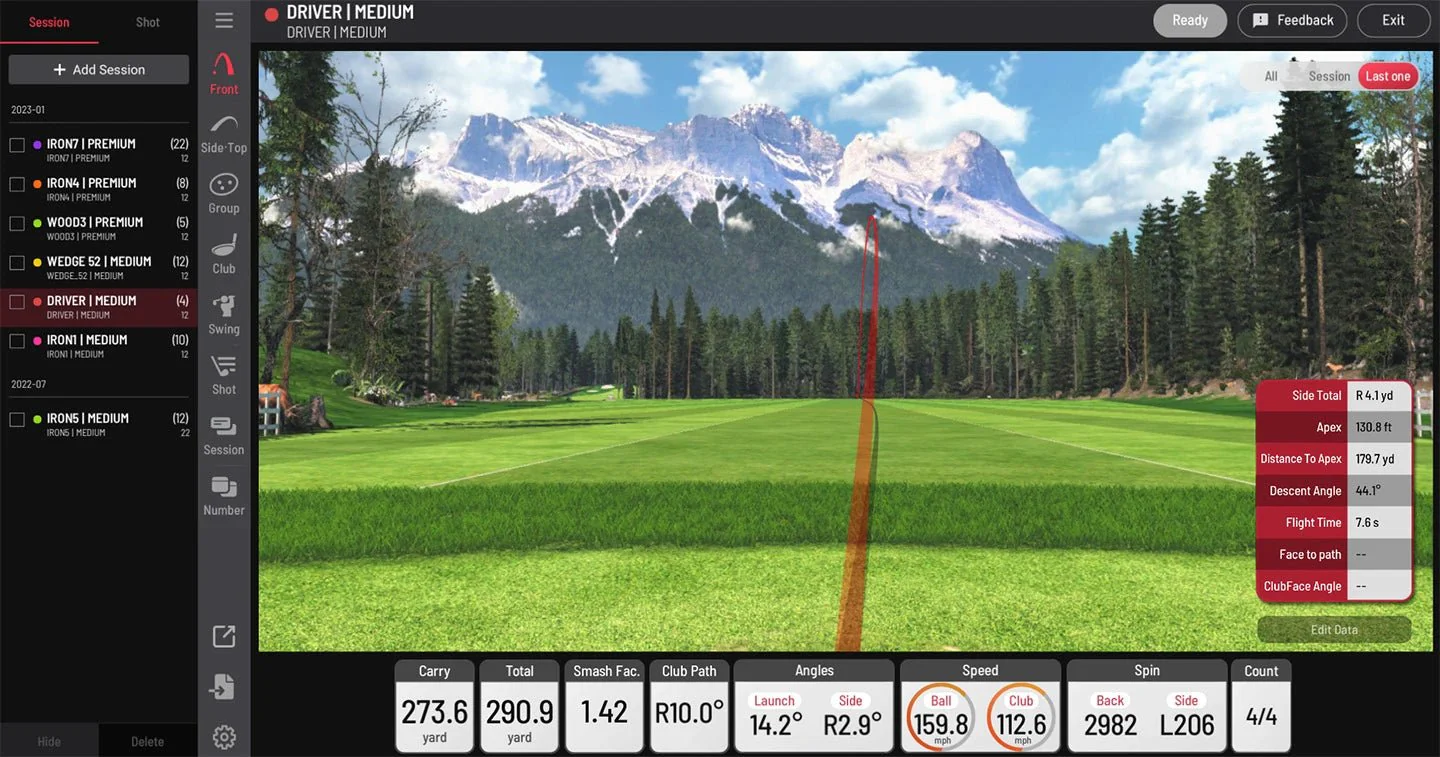Click the share/export icon above the sidebar gear

223,636
